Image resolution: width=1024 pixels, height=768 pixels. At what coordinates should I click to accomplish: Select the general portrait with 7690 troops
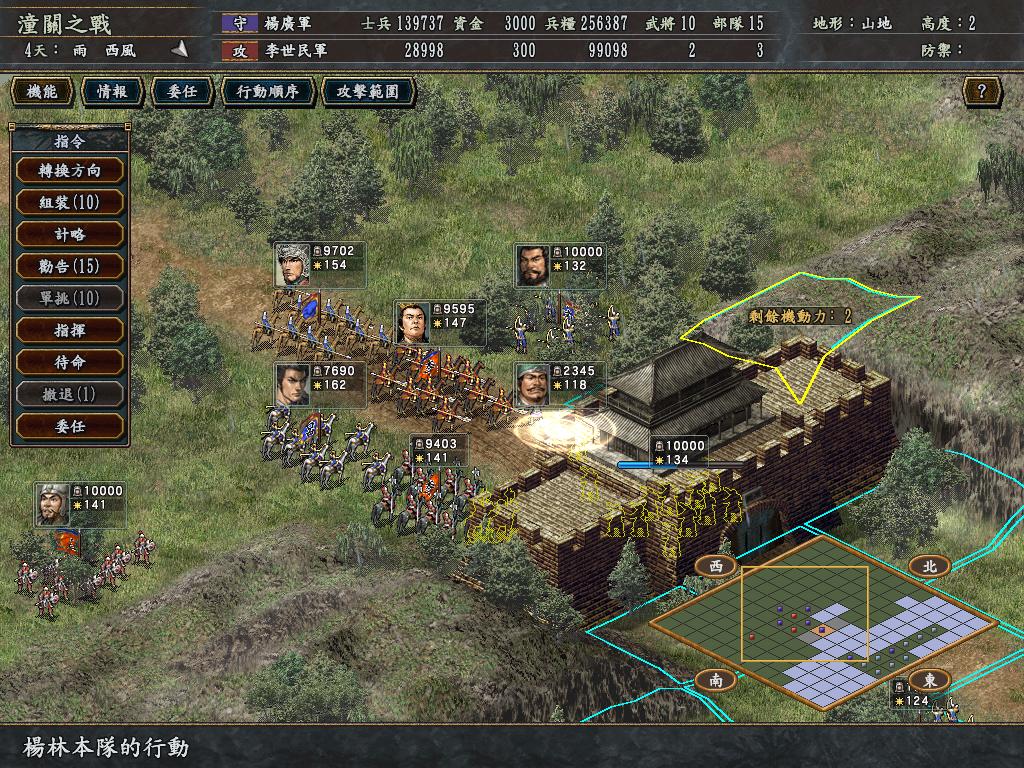click(292, 384)
